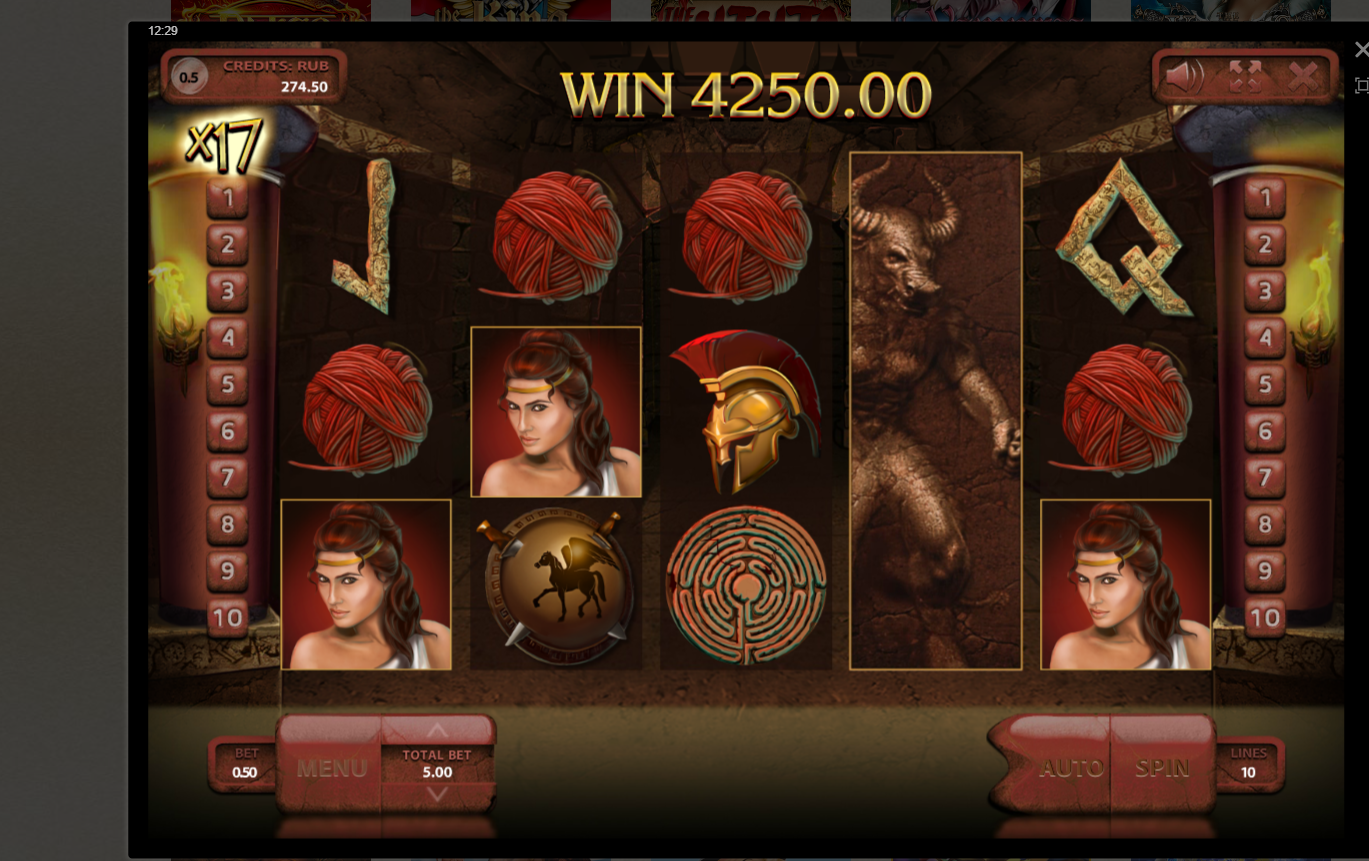Maximize the overlay using the grey square icon

1361,86
